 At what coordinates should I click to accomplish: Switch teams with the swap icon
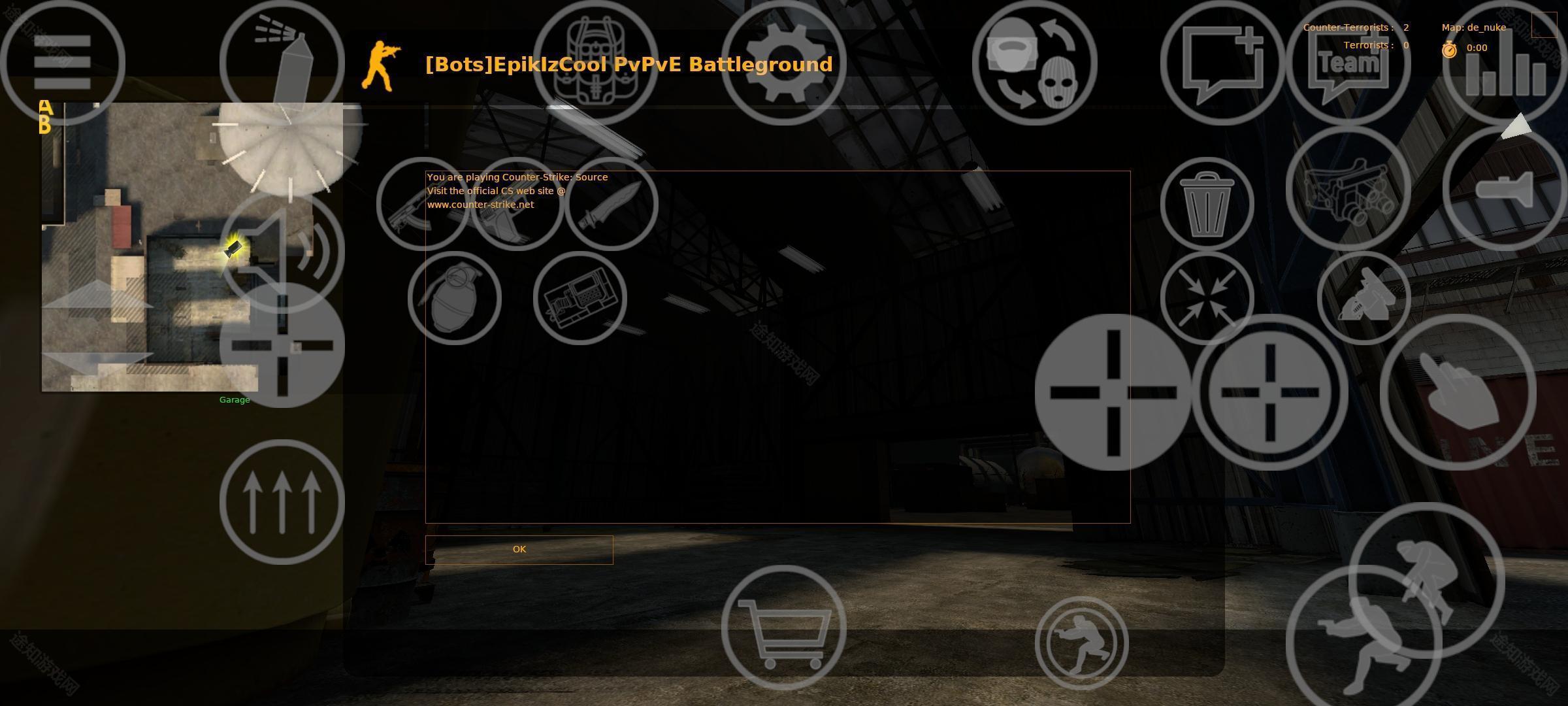click(x=1034, y=63)
